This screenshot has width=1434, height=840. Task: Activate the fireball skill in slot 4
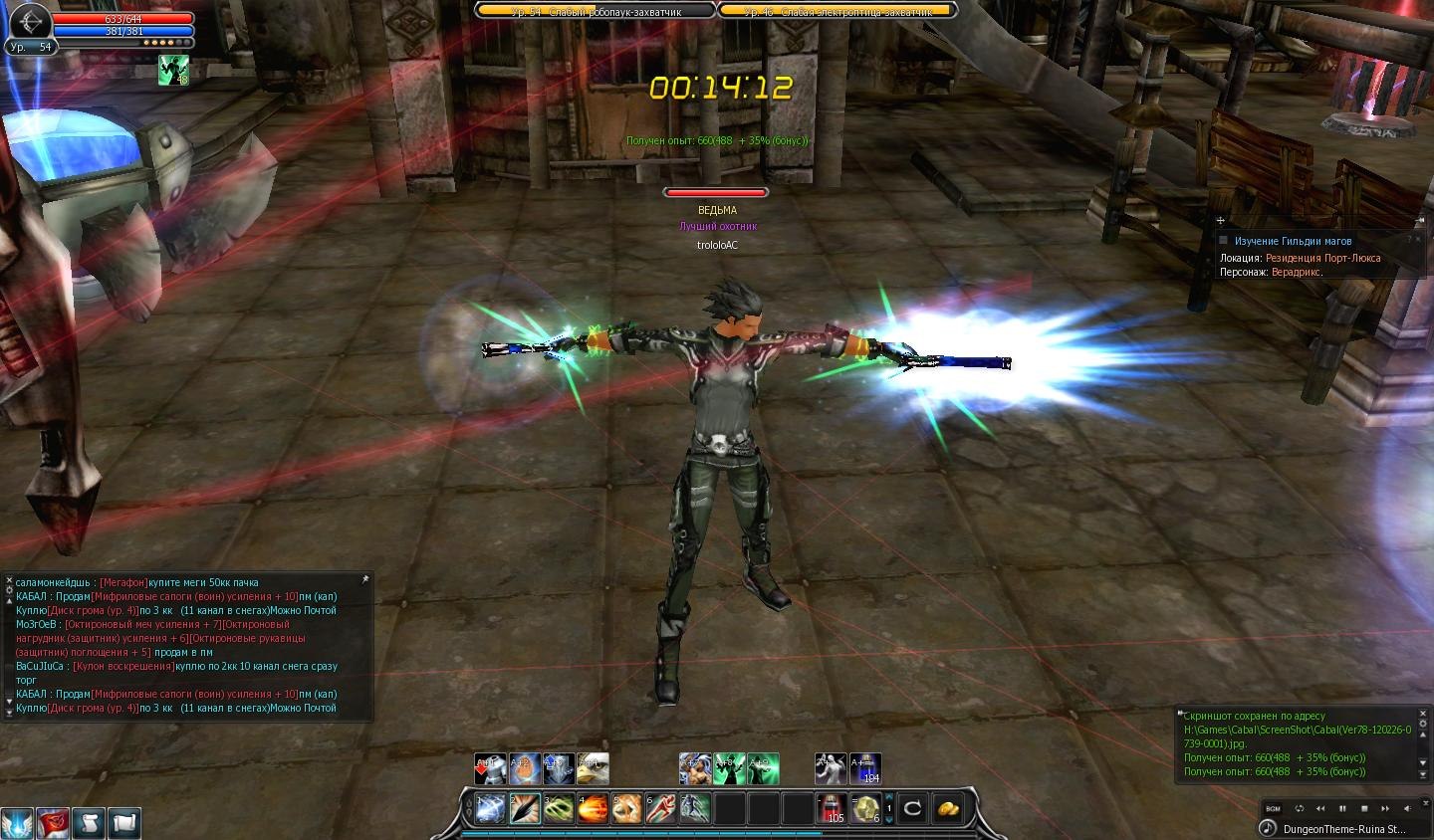(x=593, y=808)
